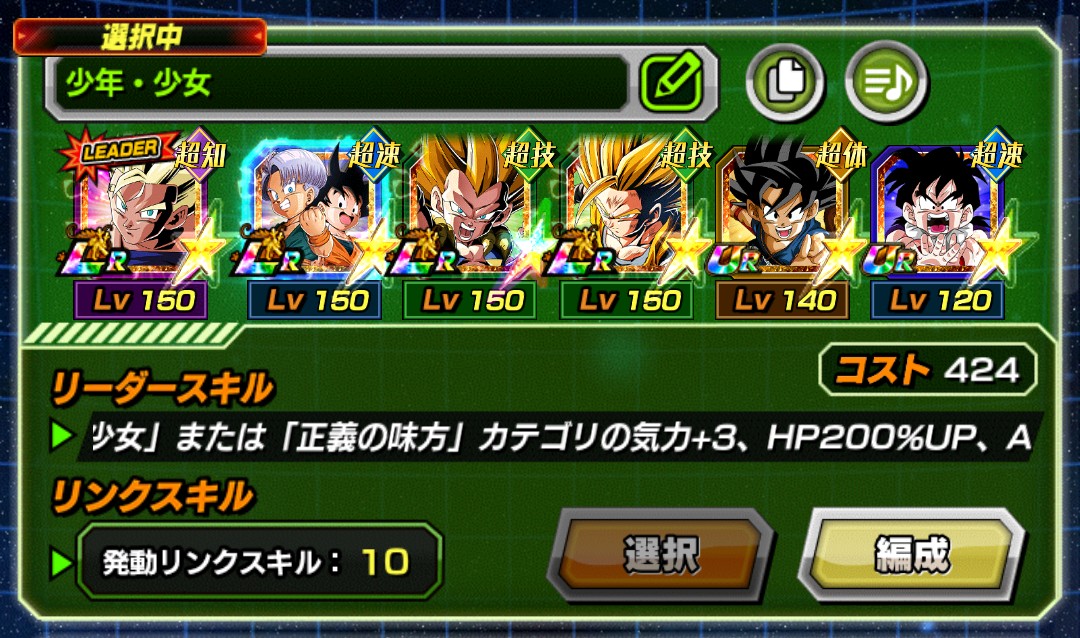Open the music playlist icon
This screenshot has width=1080, height=638.
(886, 82)
